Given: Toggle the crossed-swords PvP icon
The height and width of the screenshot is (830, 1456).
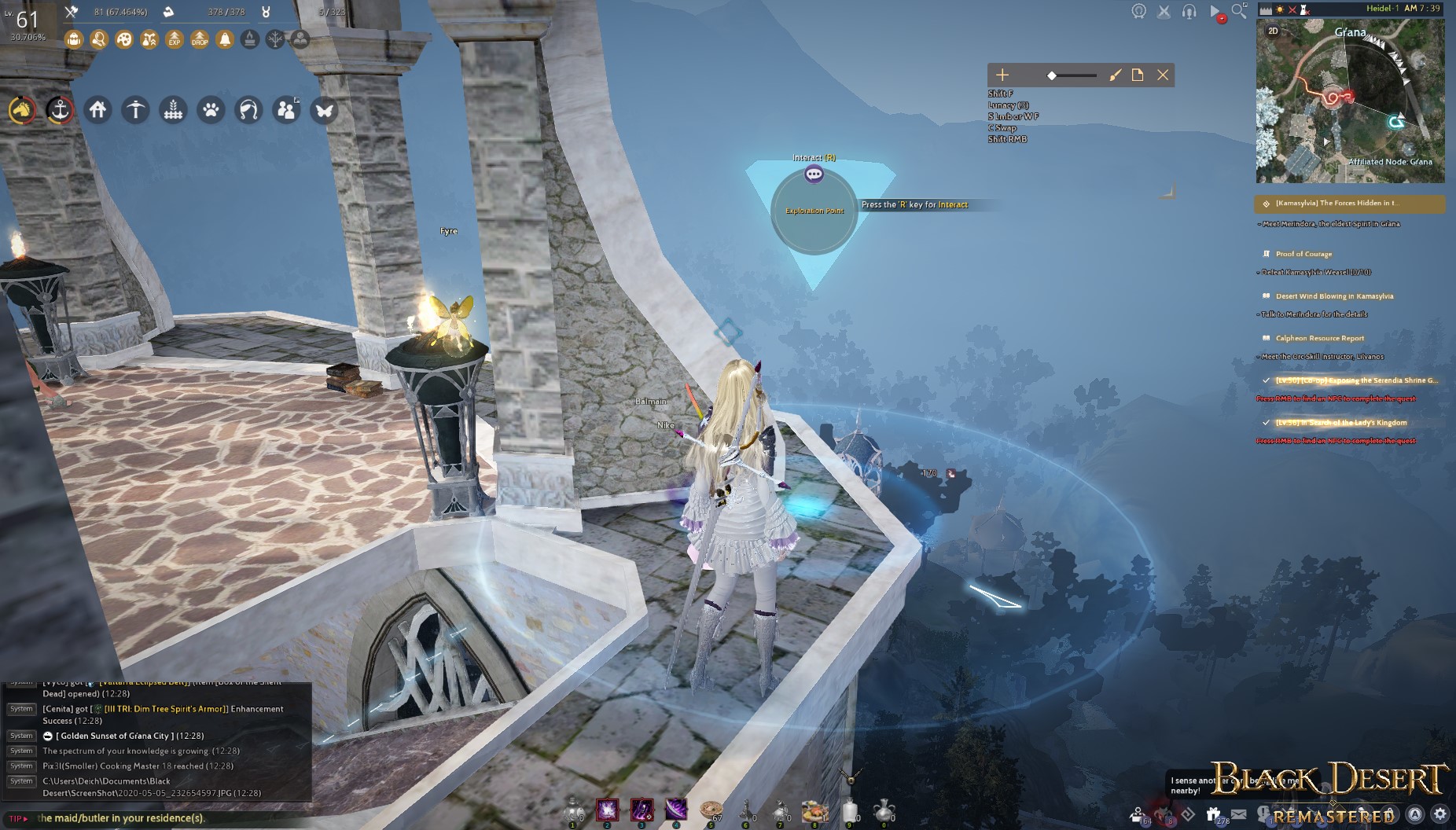Looking at the screenshot, I should 1164,11.
